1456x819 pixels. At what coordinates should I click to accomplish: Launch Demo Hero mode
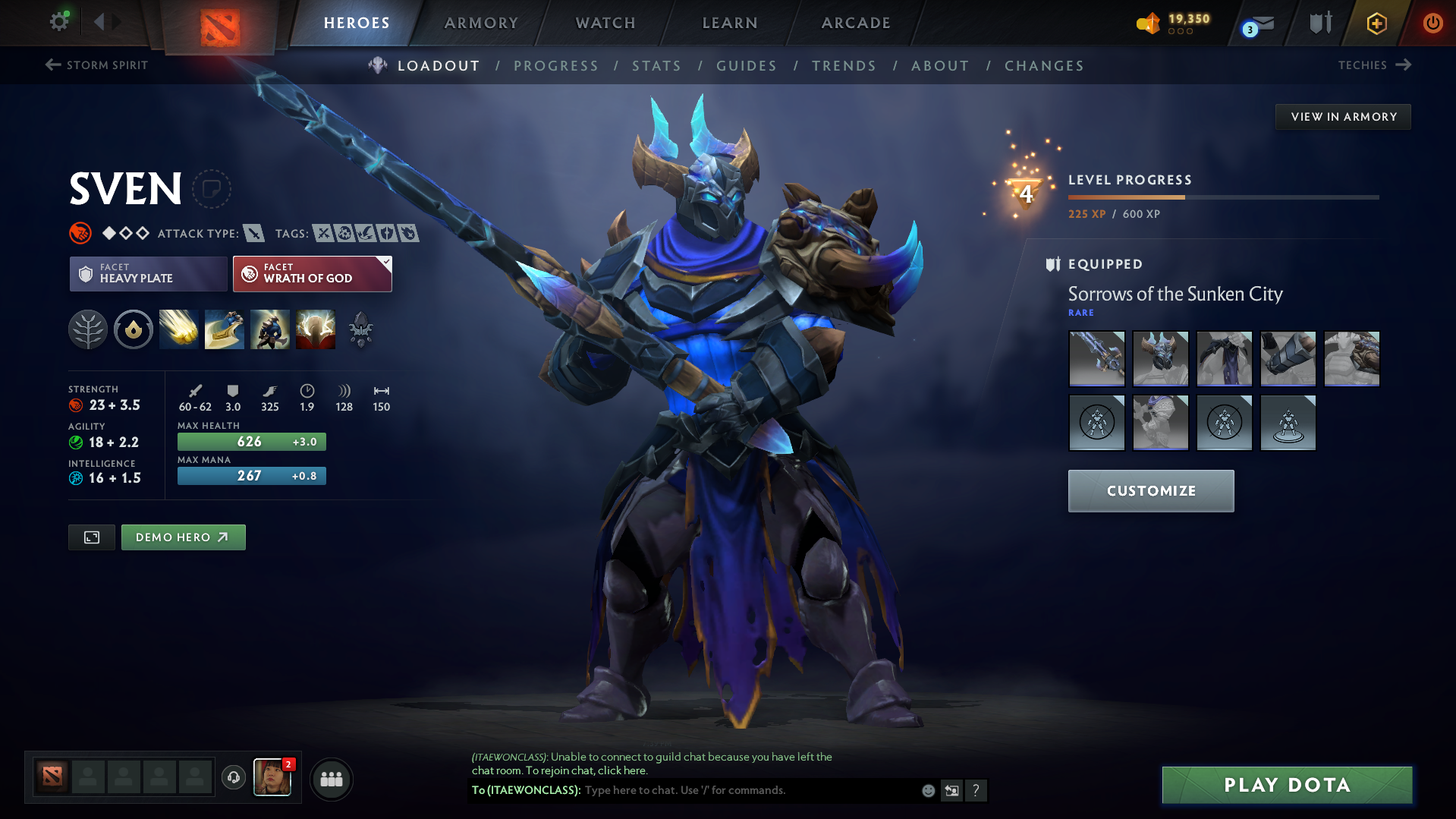183,537
